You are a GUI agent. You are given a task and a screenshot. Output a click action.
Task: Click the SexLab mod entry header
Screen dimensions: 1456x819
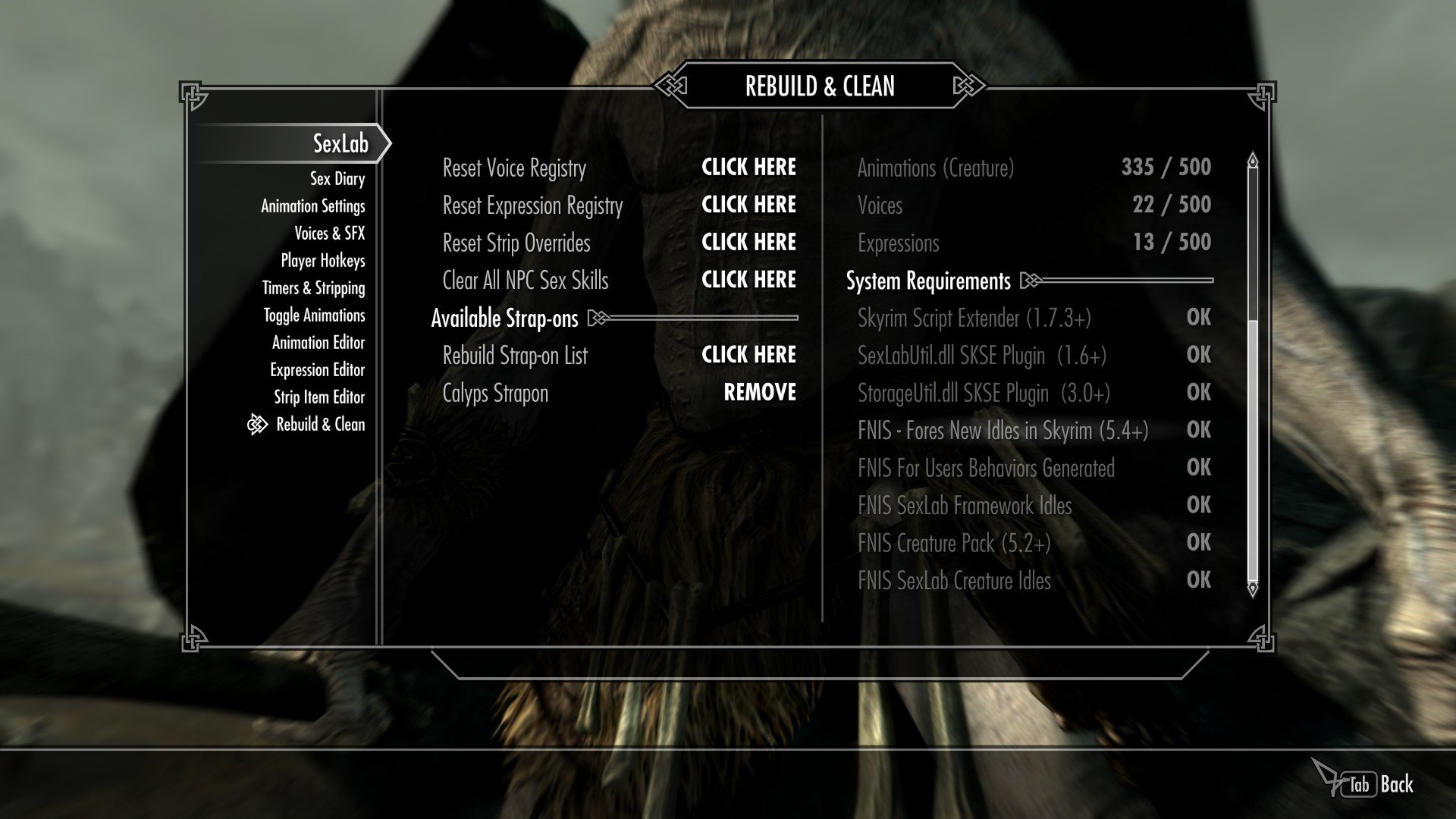[x=340, y=143]
